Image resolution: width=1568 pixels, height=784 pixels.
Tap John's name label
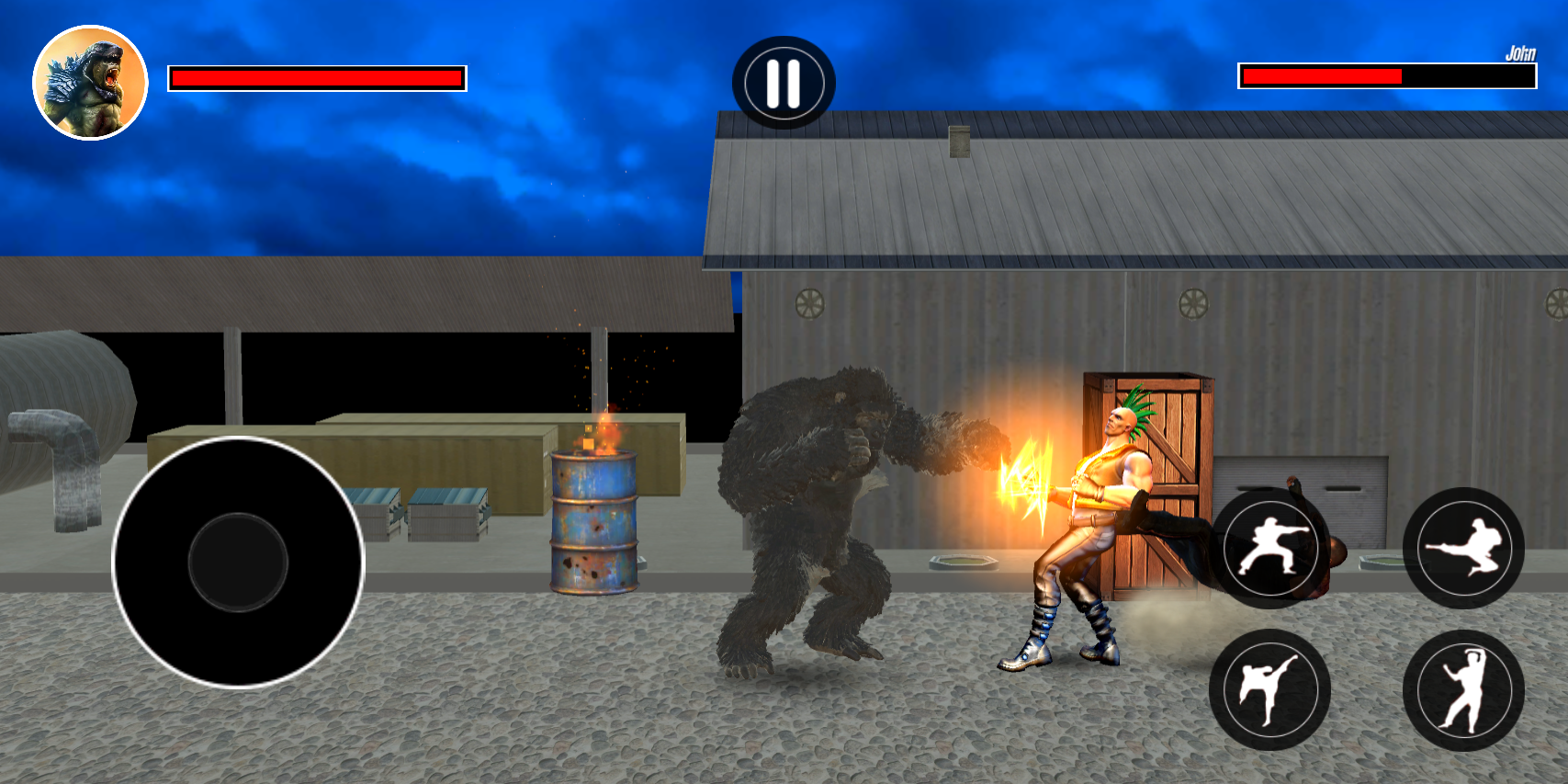tap(1521, 53)
